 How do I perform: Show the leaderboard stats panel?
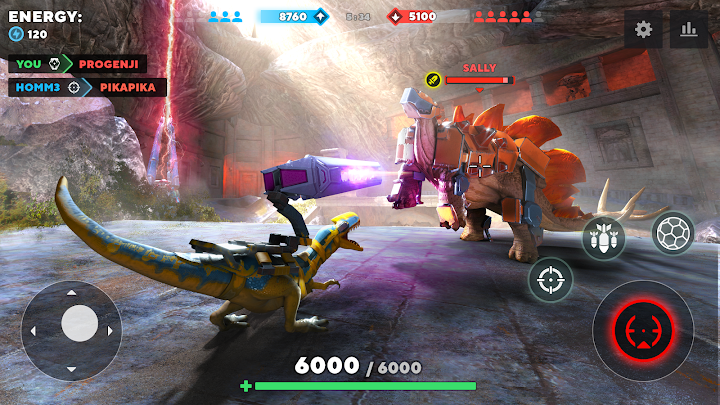(x=688, y=29)
